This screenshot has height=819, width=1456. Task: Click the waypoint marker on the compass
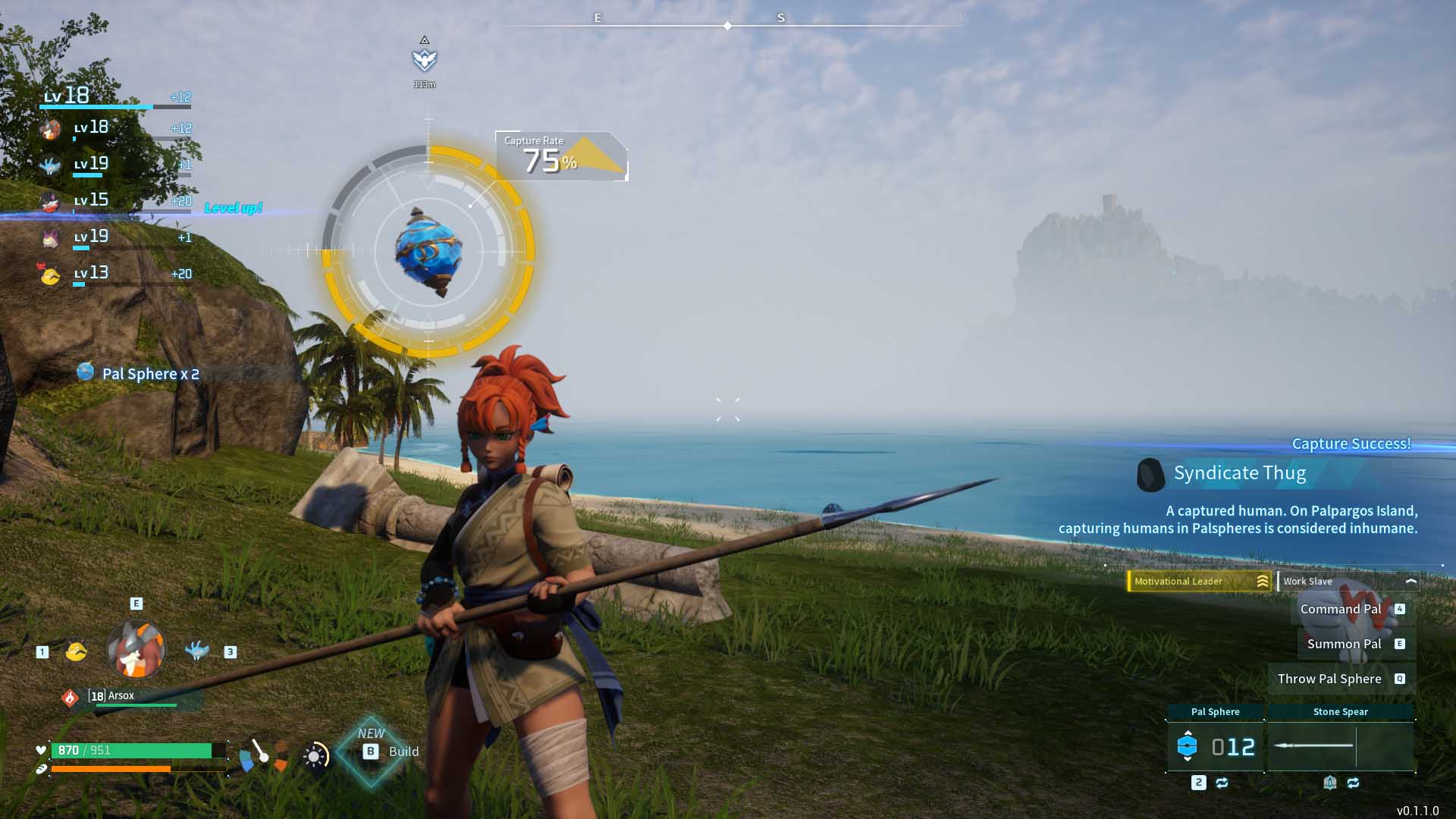(x=425, y=59)
